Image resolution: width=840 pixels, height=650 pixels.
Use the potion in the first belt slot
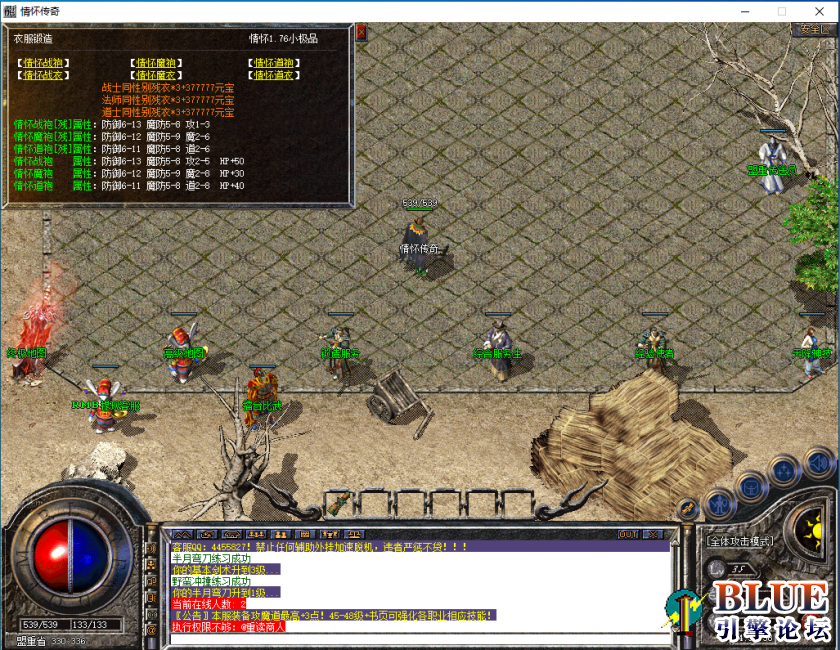point(341,500)
